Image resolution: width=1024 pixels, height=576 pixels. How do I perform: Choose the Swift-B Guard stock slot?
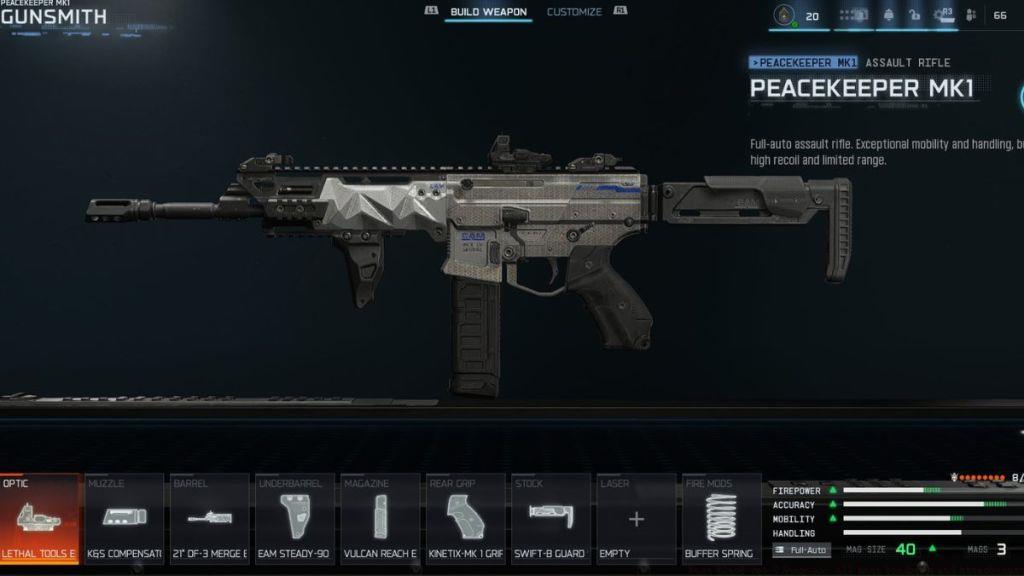[551, 518]
